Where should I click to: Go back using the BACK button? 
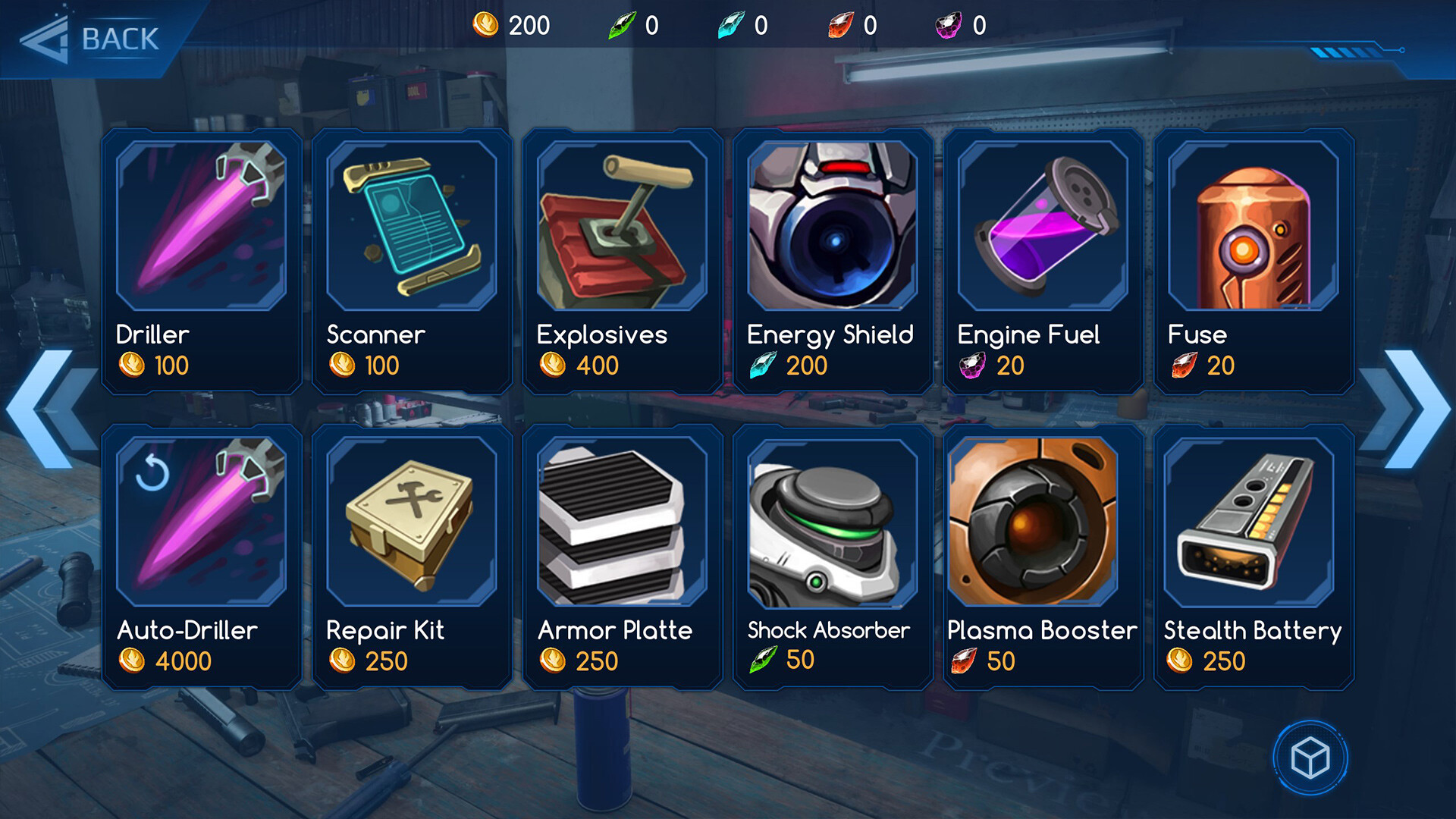[x=91, y=39]
